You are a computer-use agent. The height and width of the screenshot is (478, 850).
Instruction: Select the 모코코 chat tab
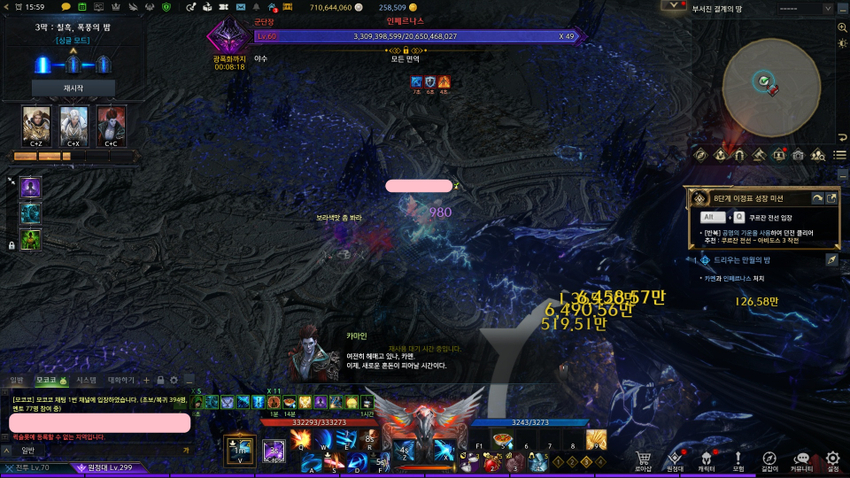coord(48,380)
